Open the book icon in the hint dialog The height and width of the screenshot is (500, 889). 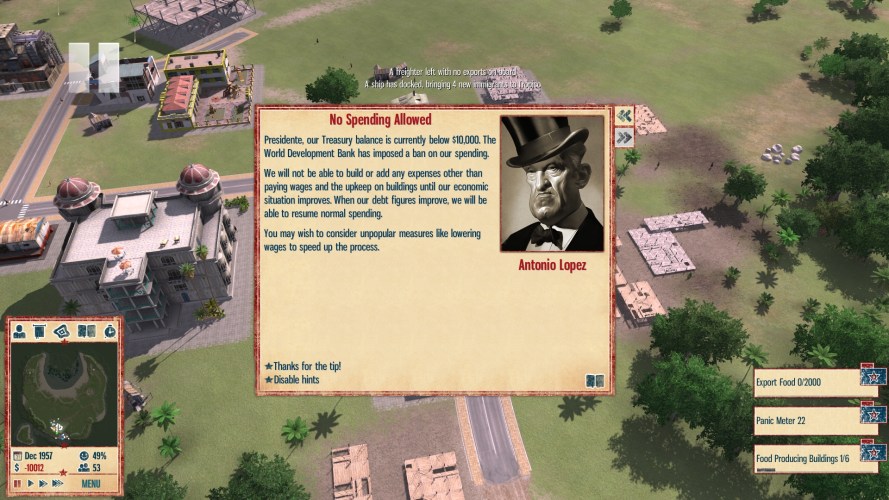tap(594, 380)
